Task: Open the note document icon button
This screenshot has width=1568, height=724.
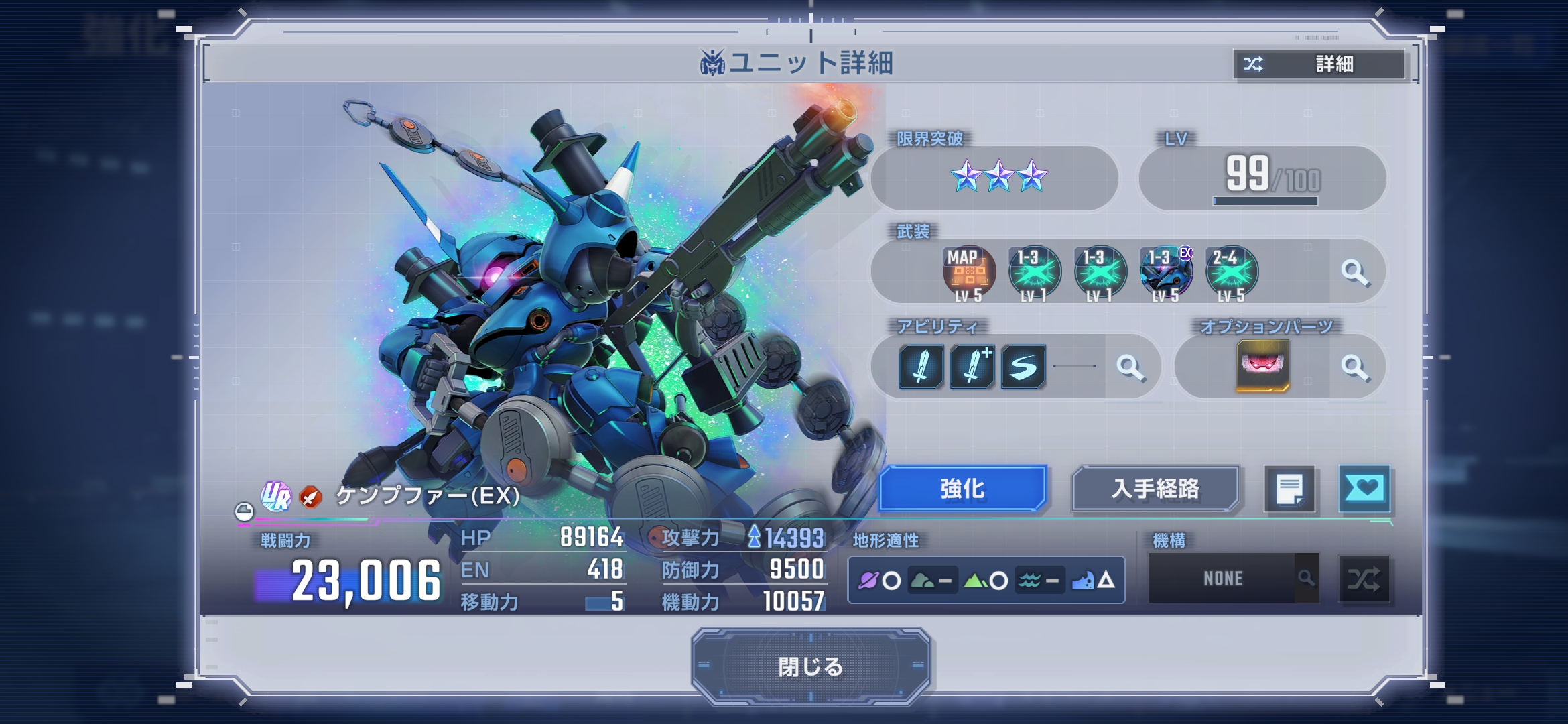Action: tap(1289, 489)
